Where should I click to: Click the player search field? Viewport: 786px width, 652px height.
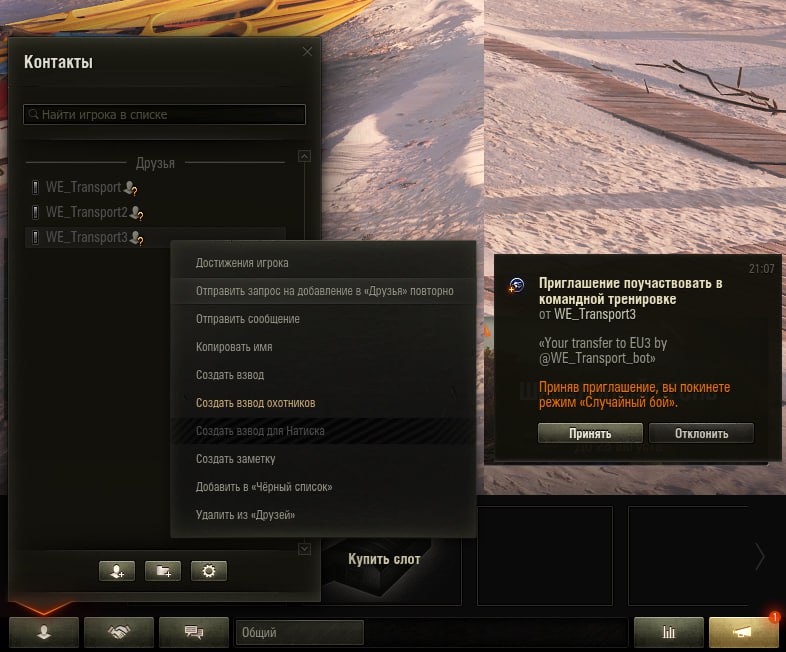click(165, 115)
